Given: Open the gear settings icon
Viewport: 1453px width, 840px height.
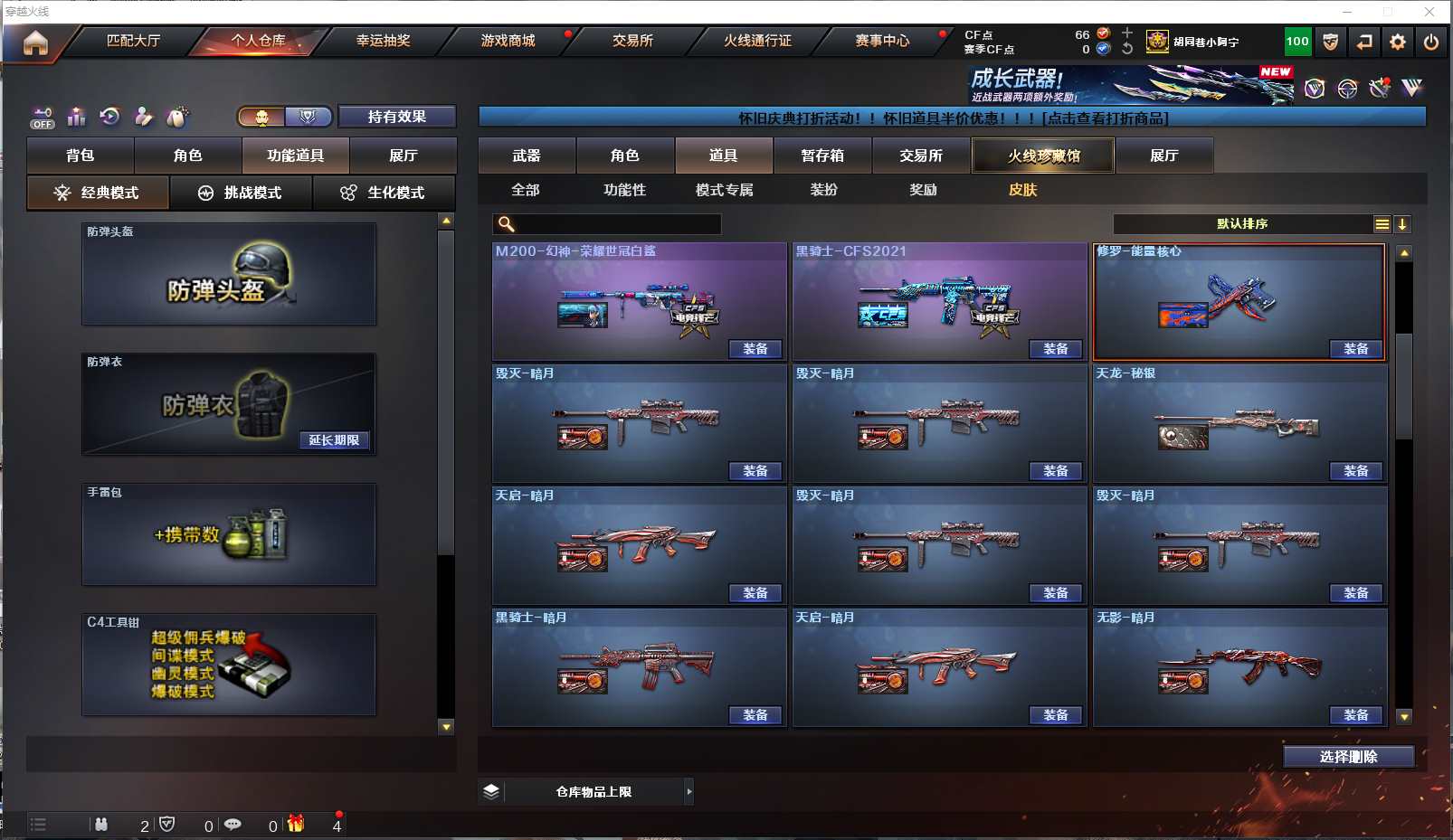Looking at the screenshot, I should coord(1398,42).
